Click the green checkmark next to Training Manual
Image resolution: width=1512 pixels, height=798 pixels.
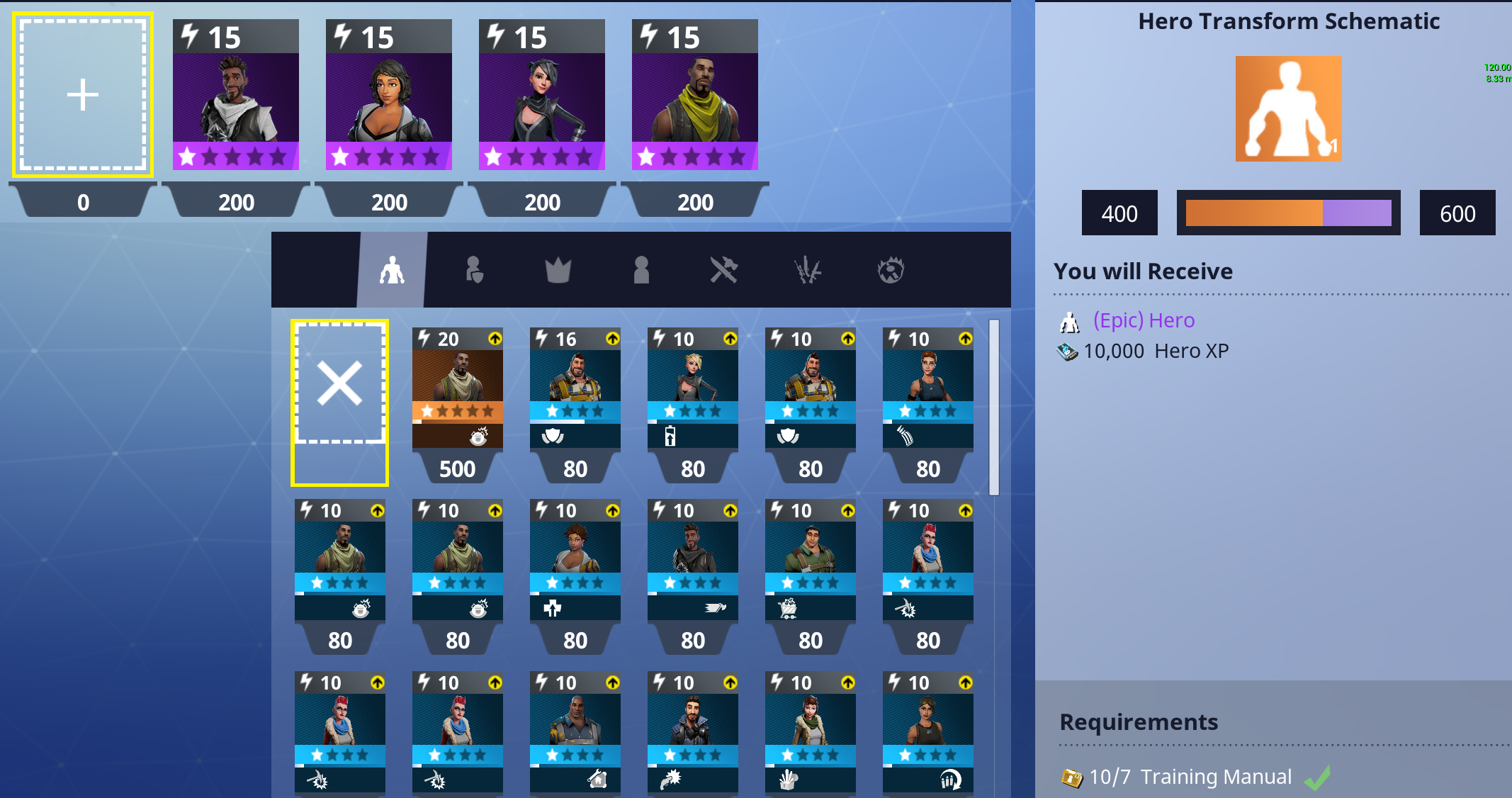click(1316, 776)
